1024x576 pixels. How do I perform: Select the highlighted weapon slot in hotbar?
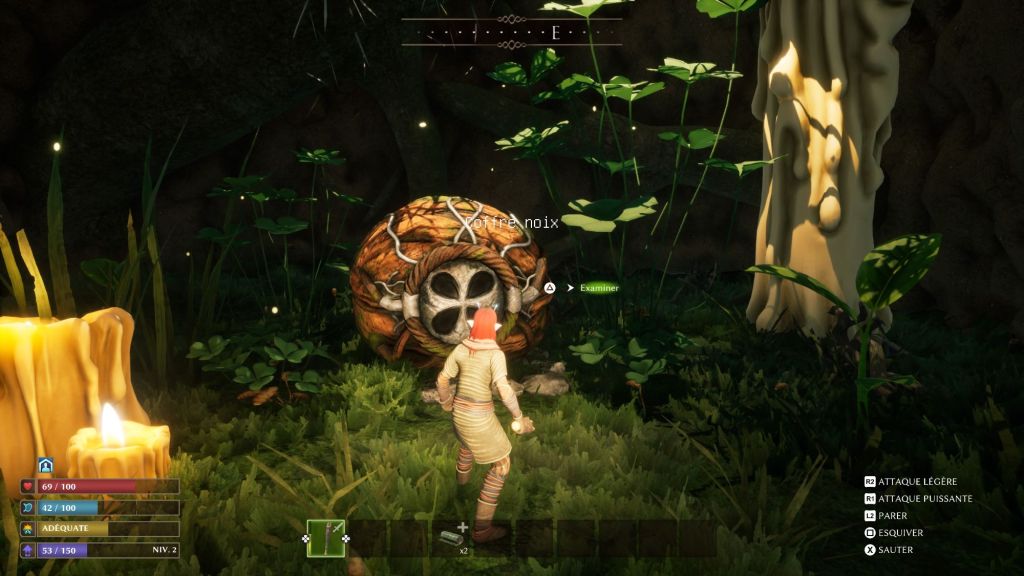coord(326,538)
